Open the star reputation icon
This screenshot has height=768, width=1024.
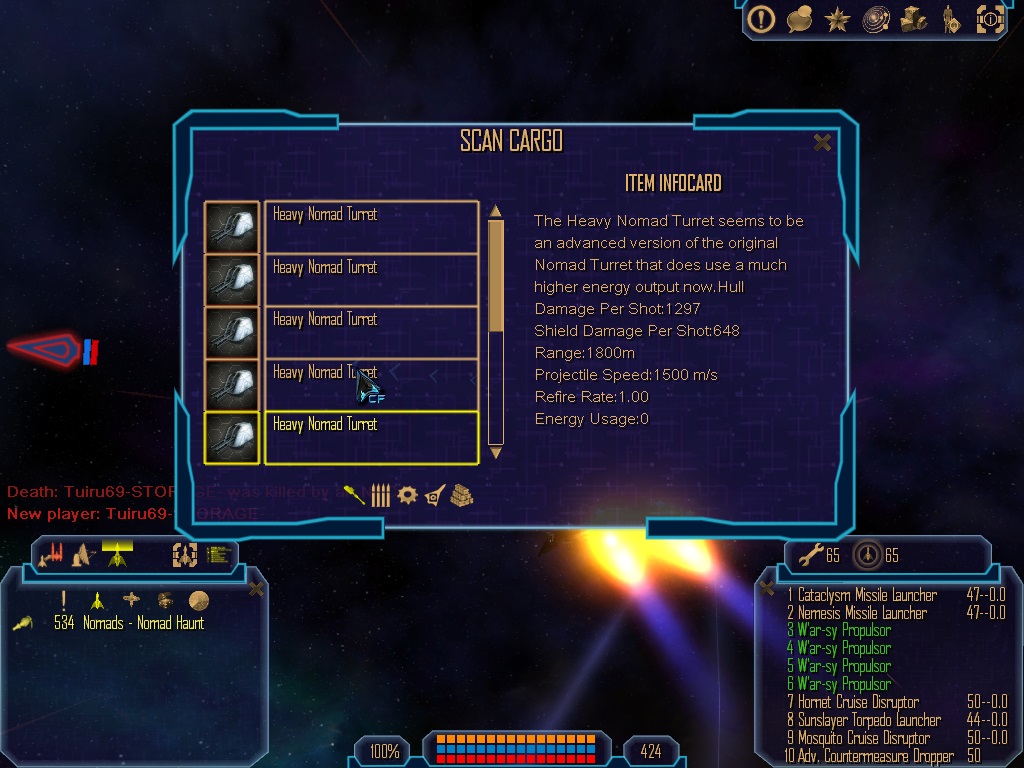point(836,19)
